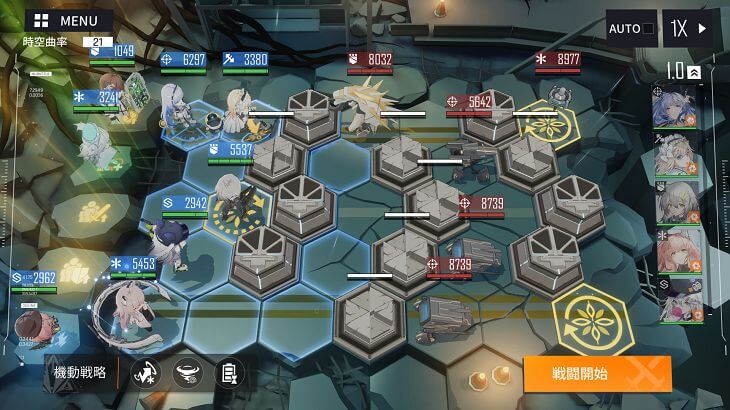This screenshot has width=730, height=410.
Task: Activate the tornado icon button
Action: click(187, 373)
